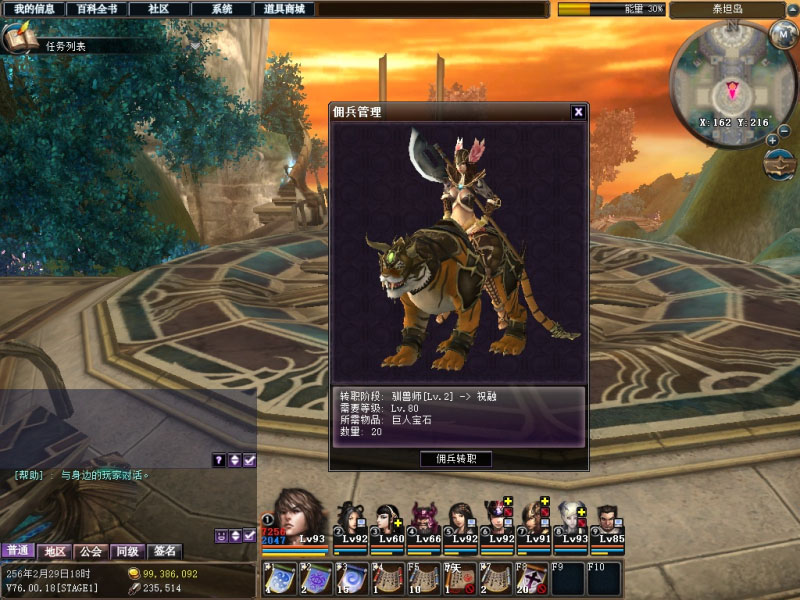Open the 社区 community menu
The height and width of the screenshot is (600, 800).
click(159, 9)
